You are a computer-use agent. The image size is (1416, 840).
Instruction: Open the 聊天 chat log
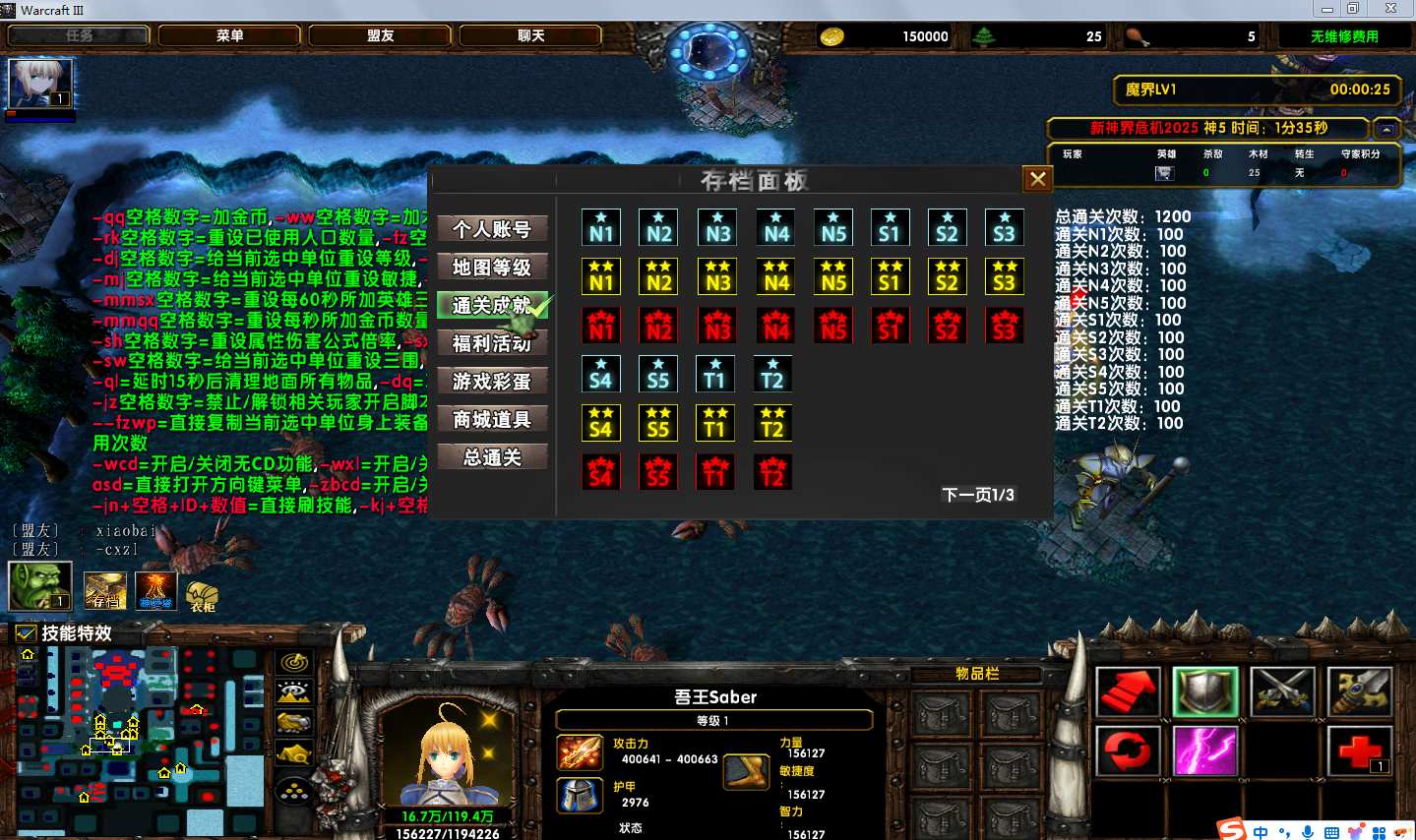pos(531,35)
